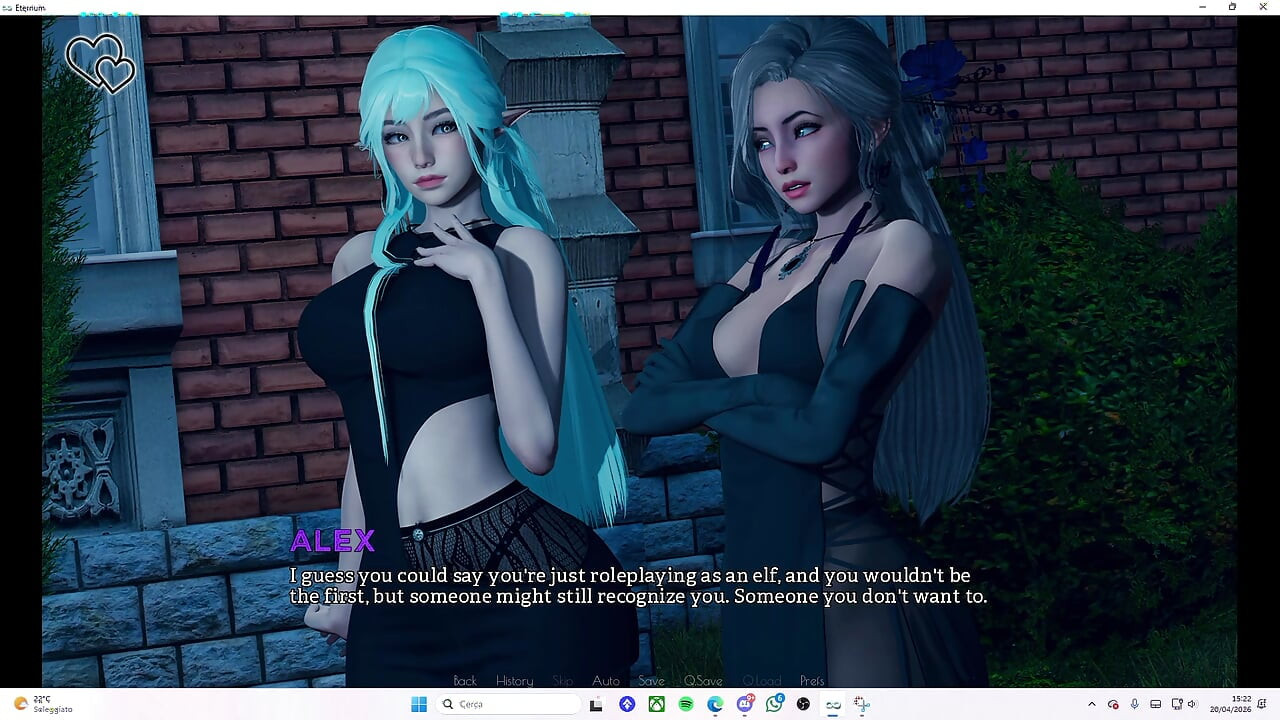Screen dimensions: 1280x720
Task: Open the microphone icon in the system tray
Action: tap(1135, 704)
